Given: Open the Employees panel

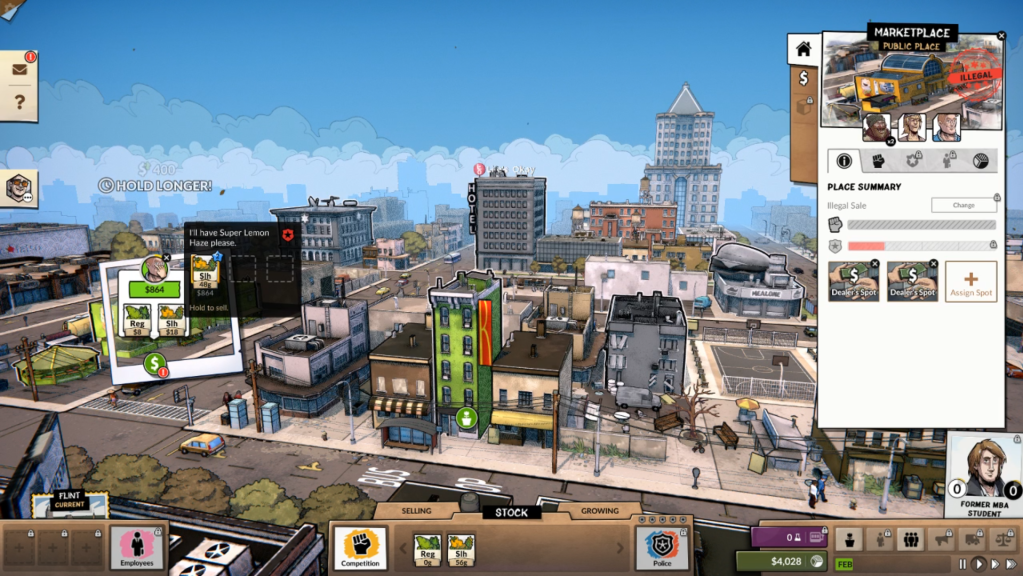Looking at the screenshot, I should tap(137, 548).
